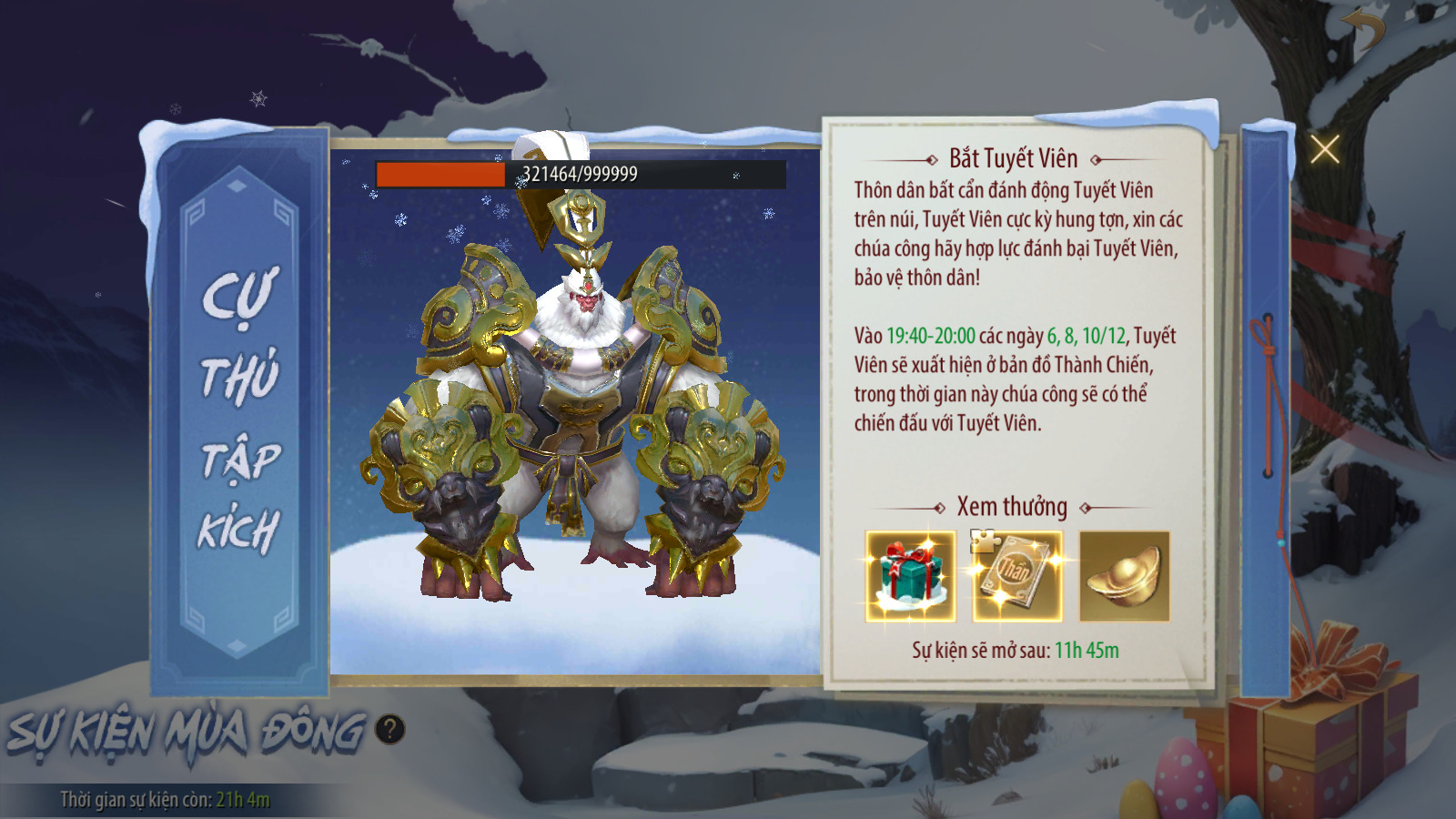The image size is (1456, 819).
Task: Open the blue panel on the right edge
Action: (x=1265, y=409)
